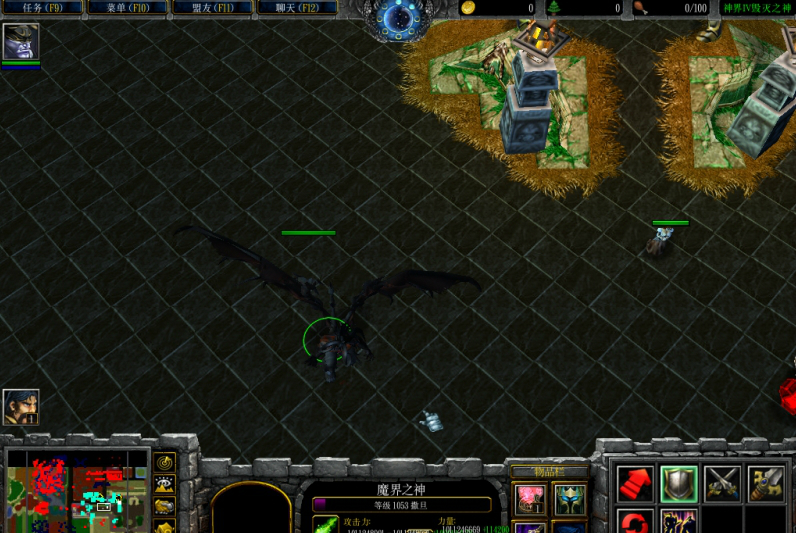Click the day-night clock at top center
The width and height of the screenshot is (796, 533).
[x=398, y=18]
